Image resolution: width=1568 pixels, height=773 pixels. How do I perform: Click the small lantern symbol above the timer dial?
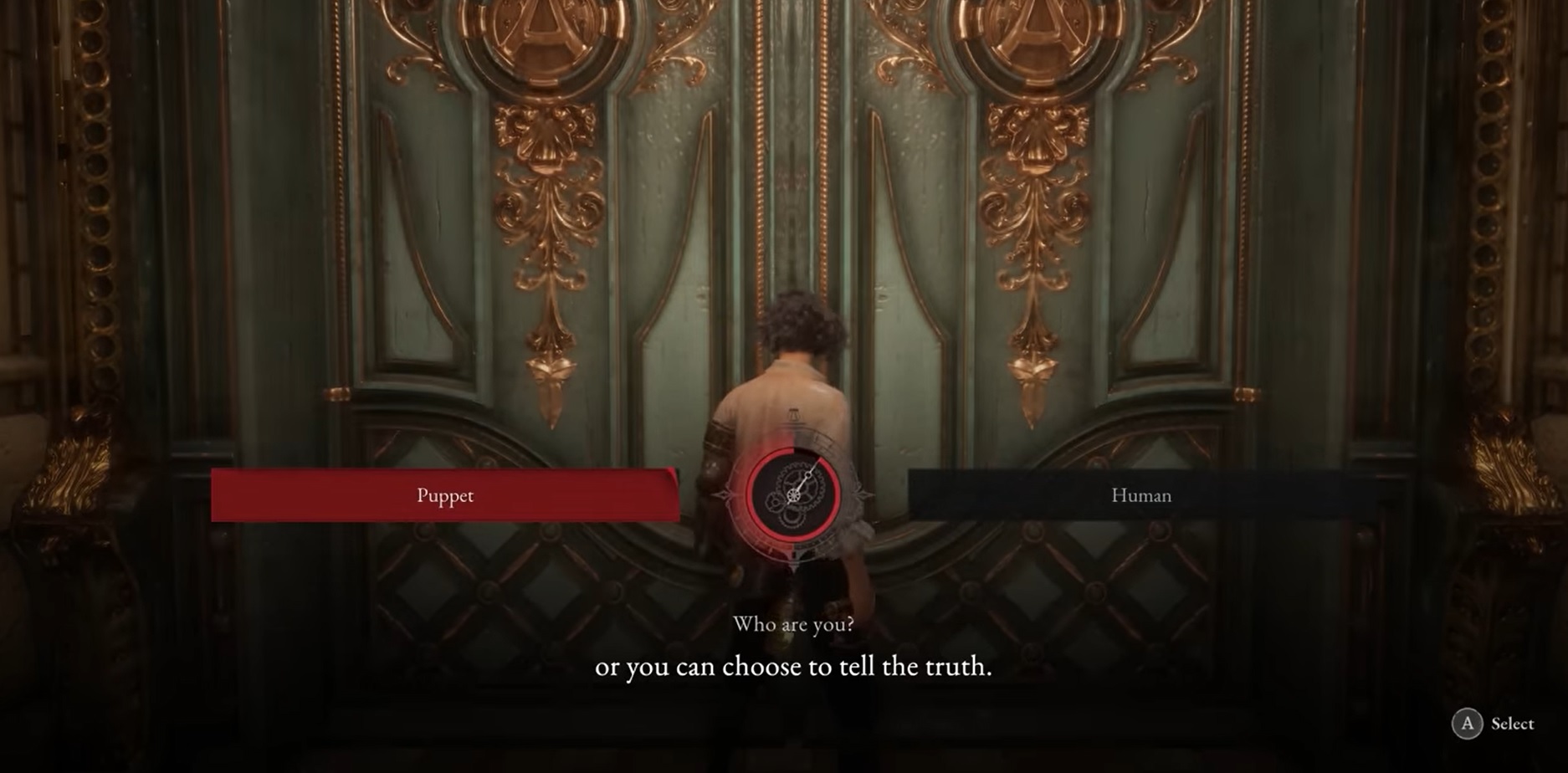[x=794, y=416]
